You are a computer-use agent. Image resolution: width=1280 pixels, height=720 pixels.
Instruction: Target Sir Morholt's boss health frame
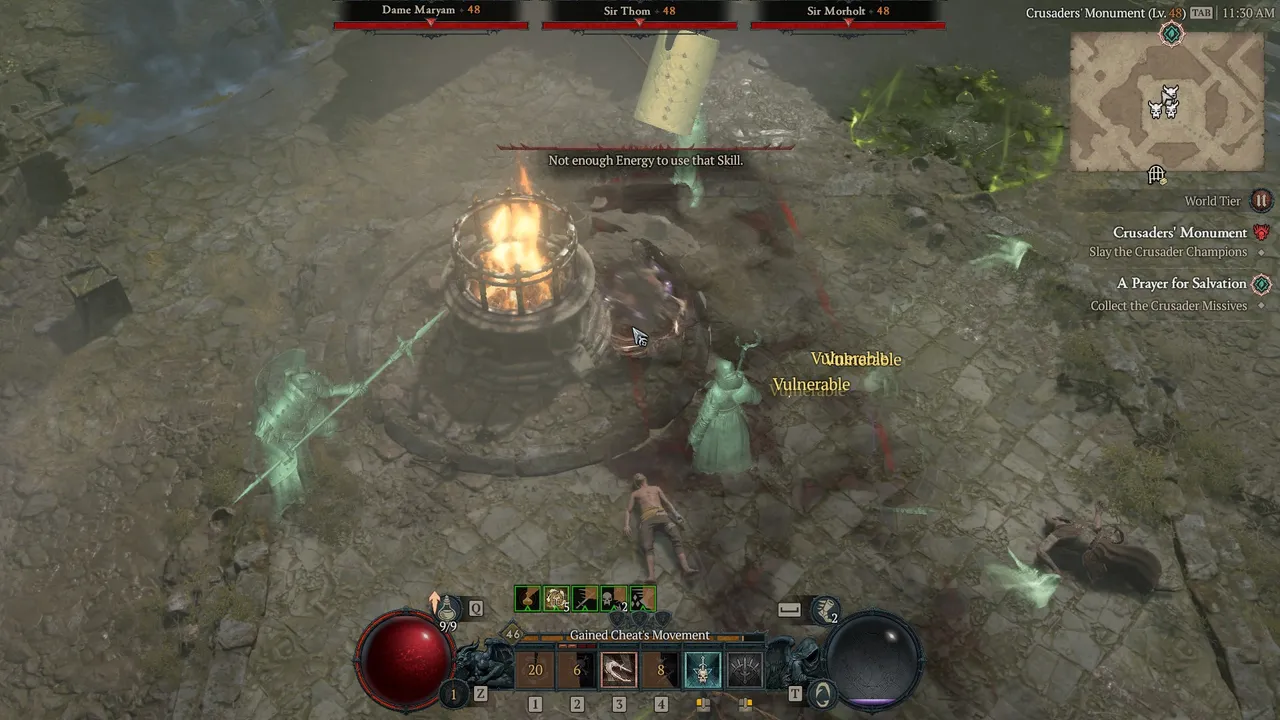point(848,17)
